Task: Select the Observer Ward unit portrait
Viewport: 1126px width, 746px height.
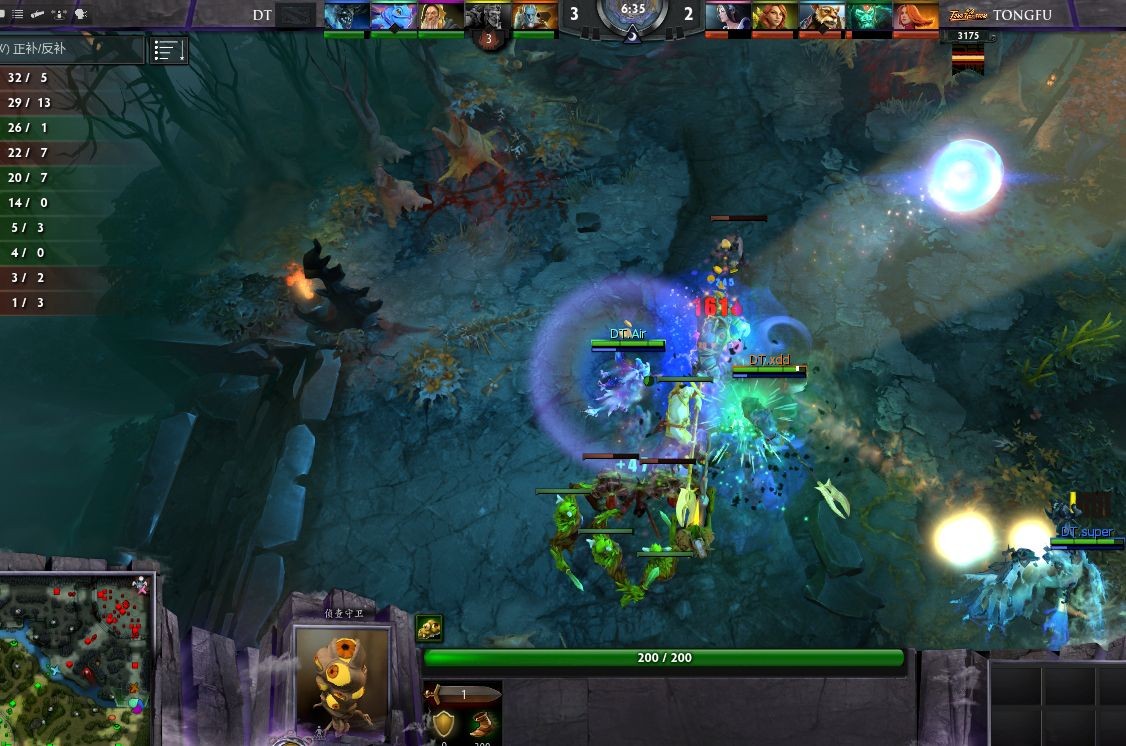Action: click(x=341, y=680)
